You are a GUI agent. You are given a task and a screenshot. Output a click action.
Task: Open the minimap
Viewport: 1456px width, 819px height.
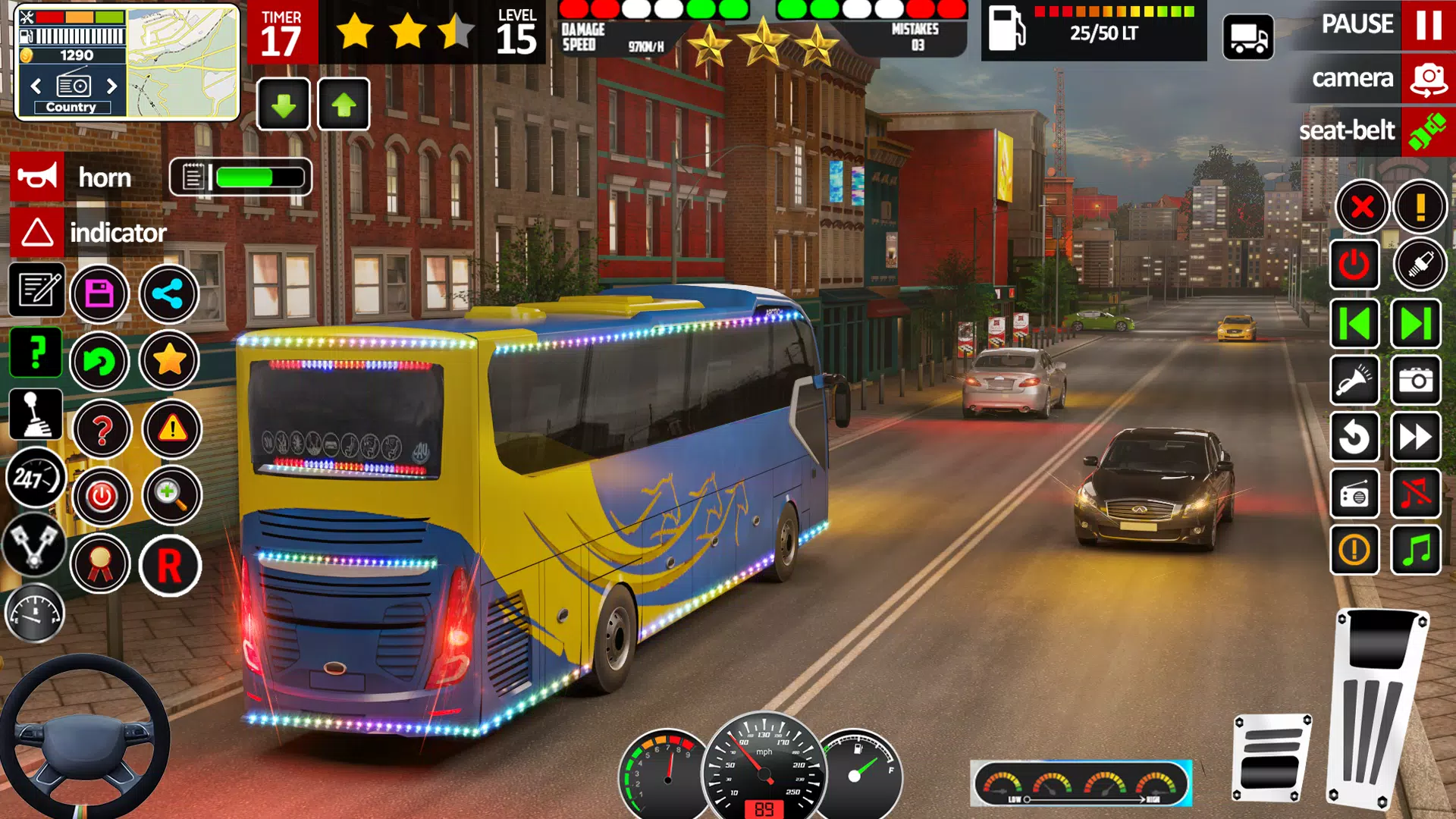tap(183, 62)
